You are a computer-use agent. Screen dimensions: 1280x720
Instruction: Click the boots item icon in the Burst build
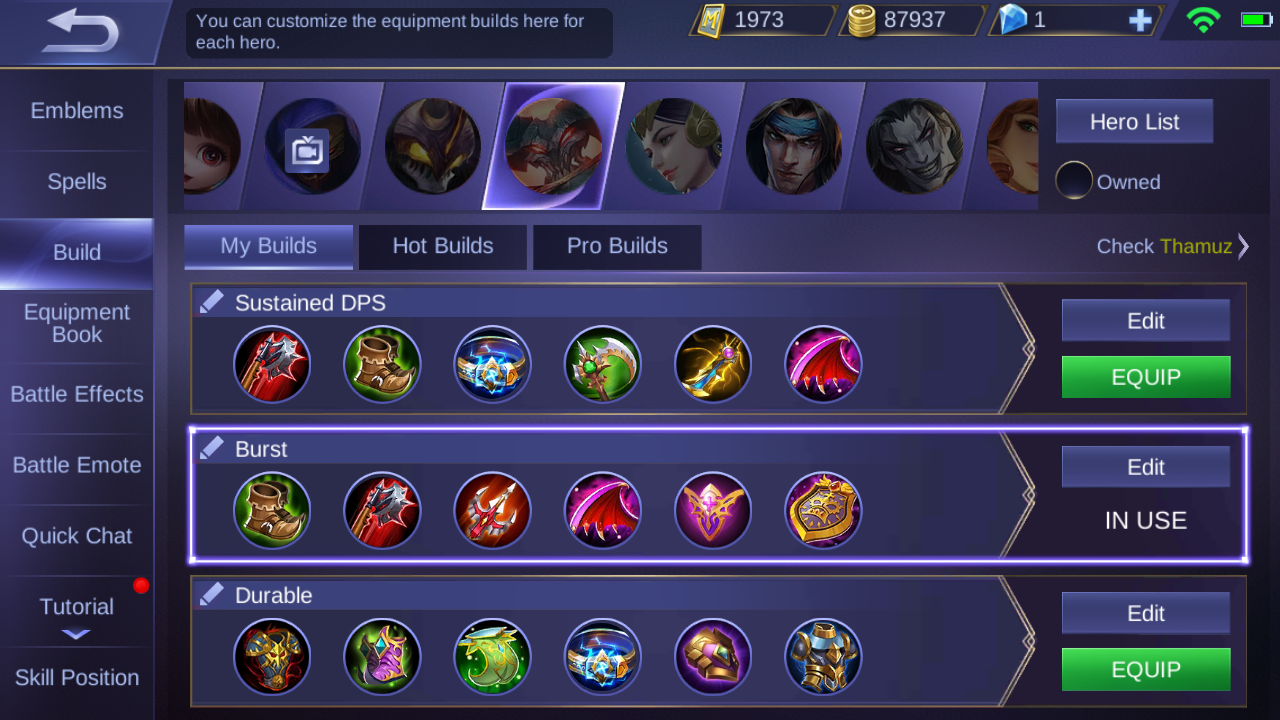coord(272,510)
